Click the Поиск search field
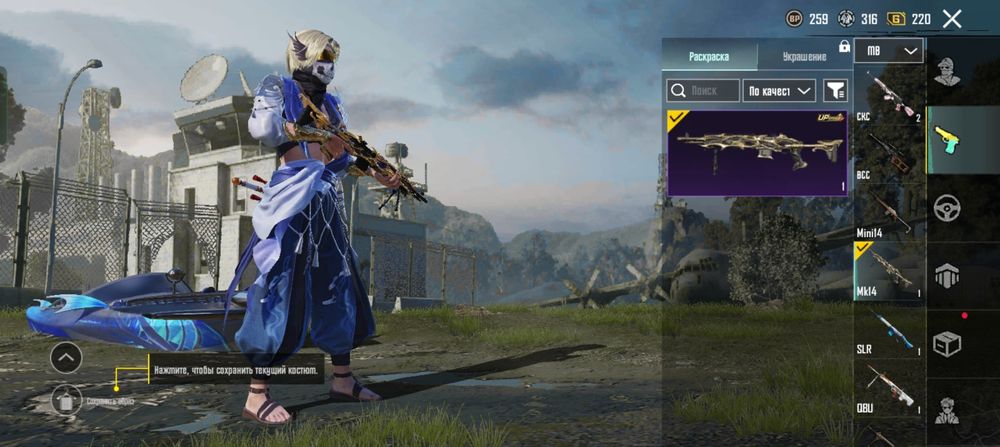1000x447 pixels. [x=704, y=91]
